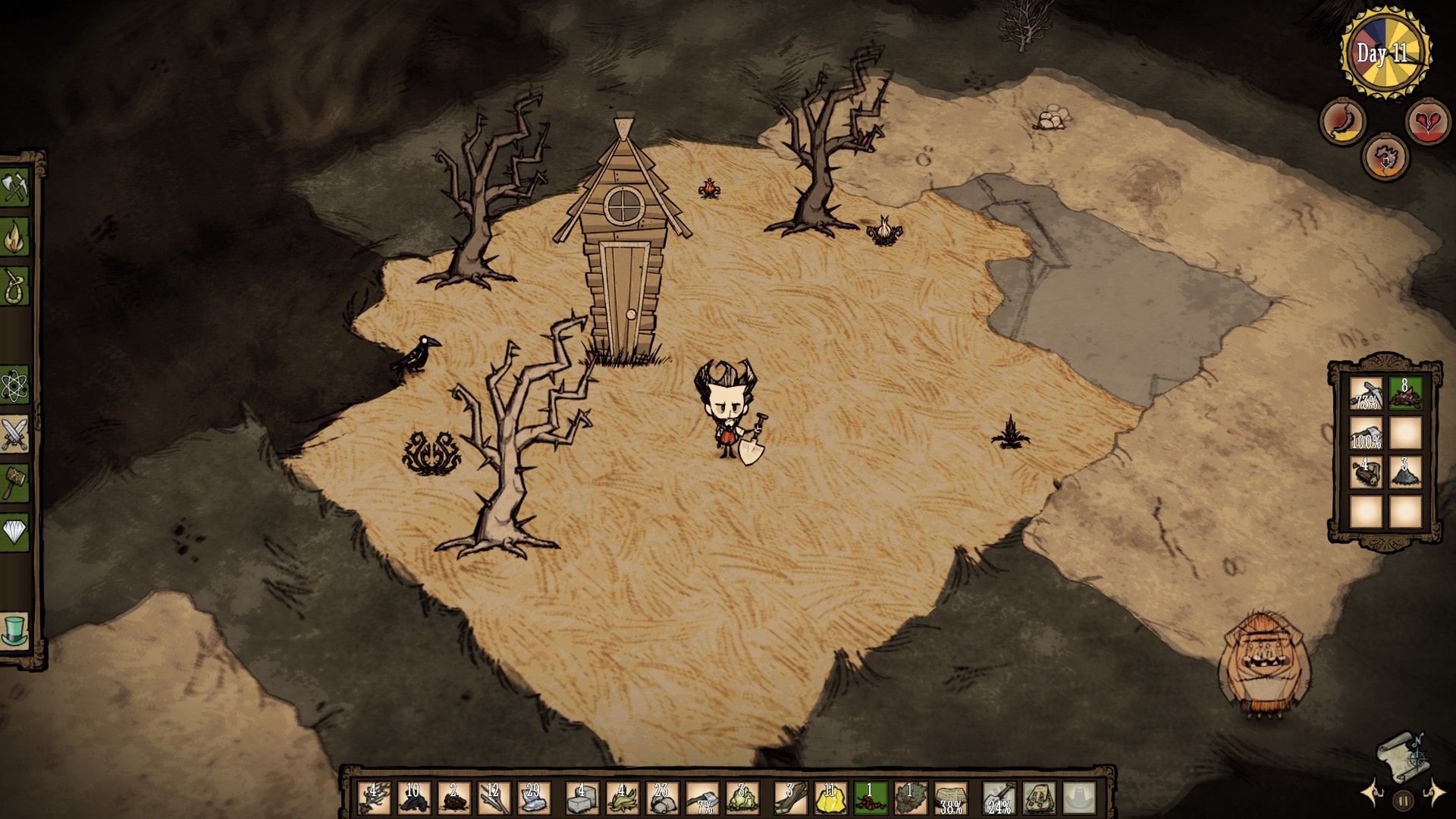Switch to the Survival rope-trap tab
The image size is (1456, 819).
(14, 286)
